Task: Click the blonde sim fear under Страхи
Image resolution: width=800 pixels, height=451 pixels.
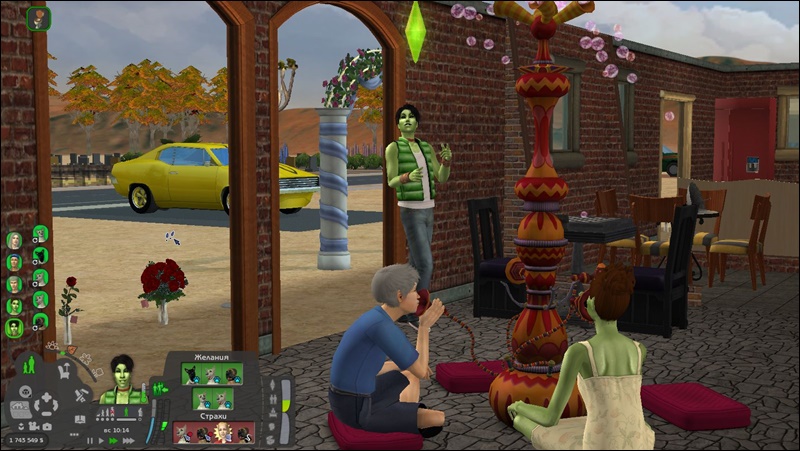Action: pos(220,432)
